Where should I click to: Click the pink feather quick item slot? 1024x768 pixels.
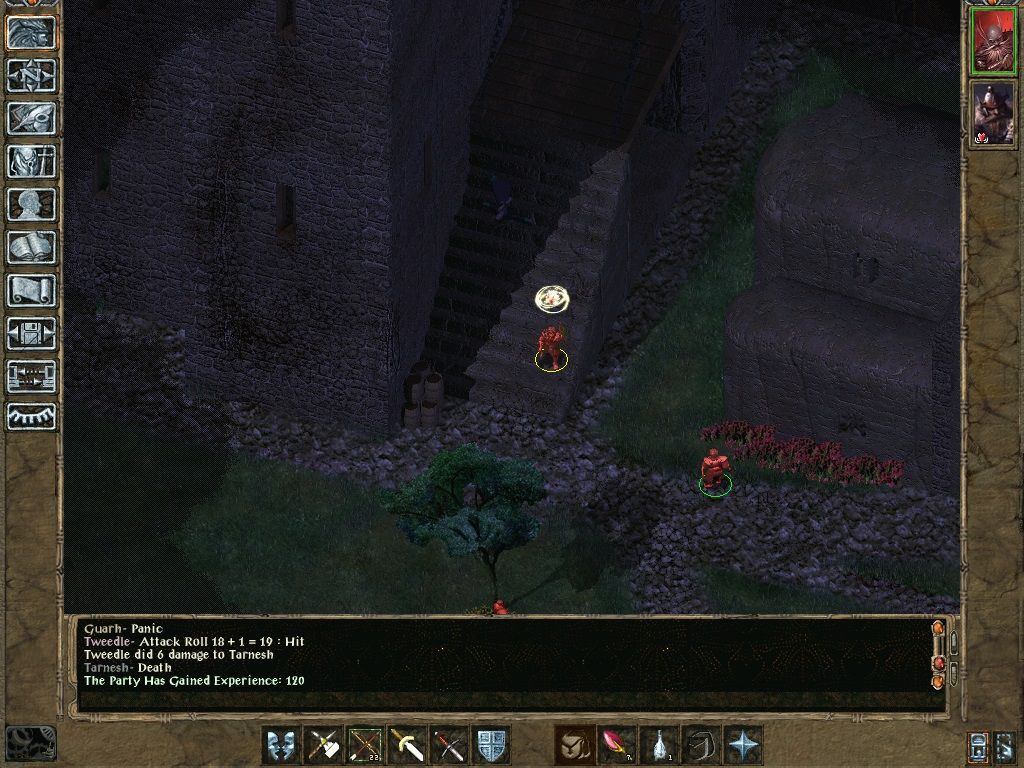(617, 745)
